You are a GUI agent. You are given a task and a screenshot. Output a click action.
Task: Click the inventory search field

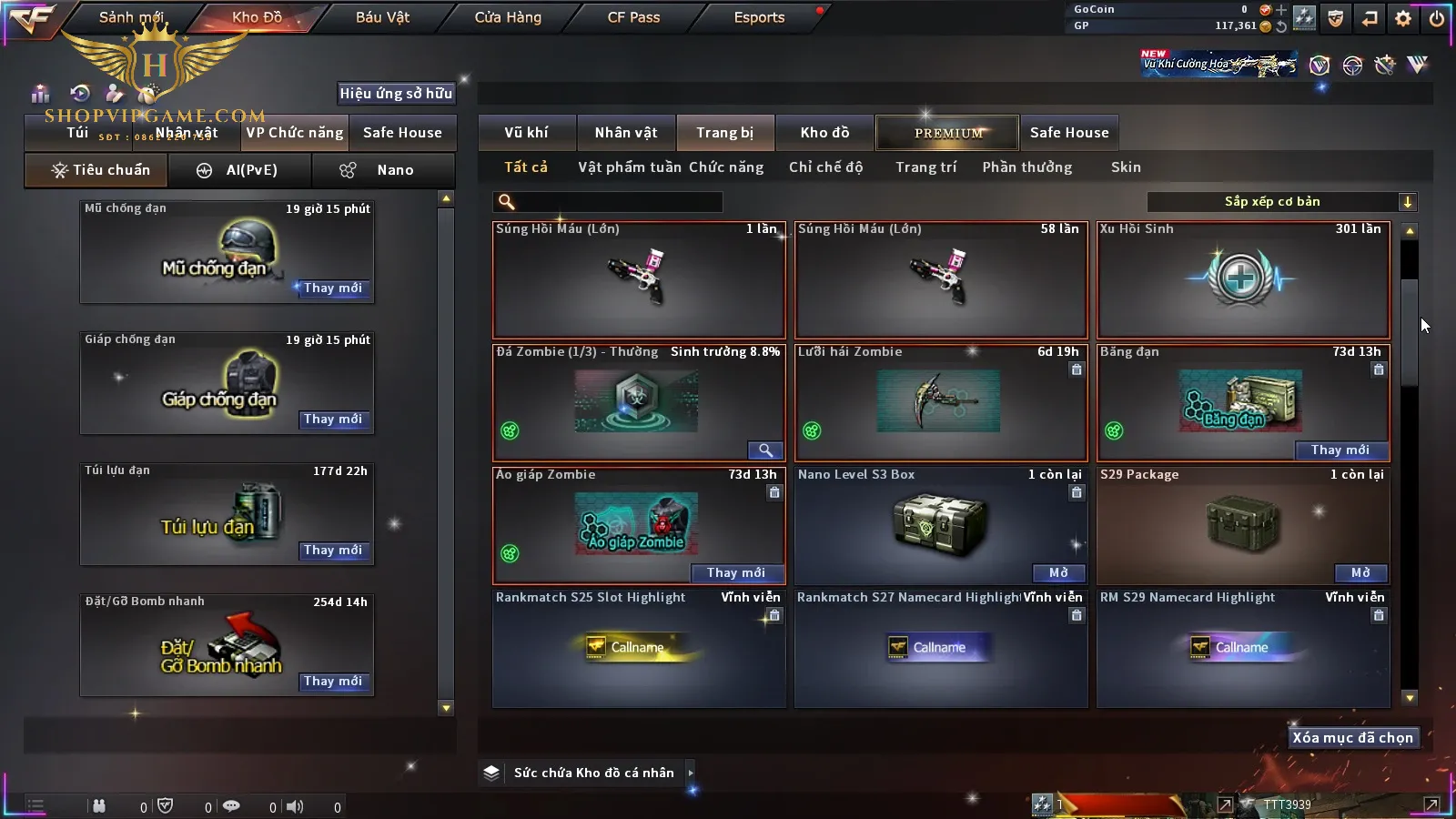pyautogui.click(x=610, y=202)
